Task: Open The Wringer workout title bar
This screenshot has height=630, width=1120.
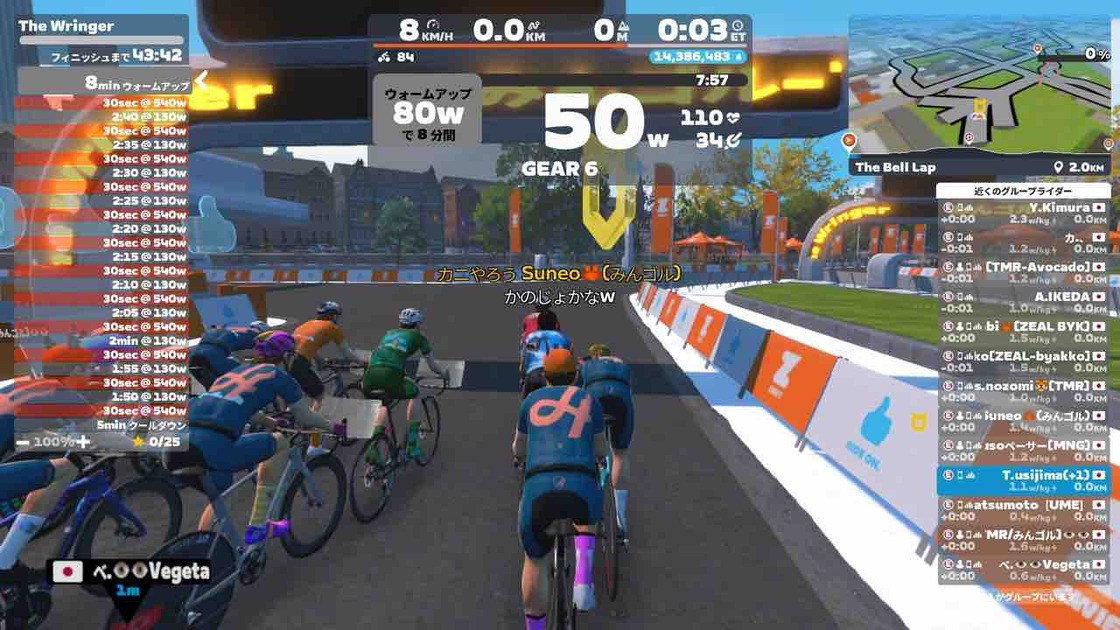Action: [x=100, y=26]
